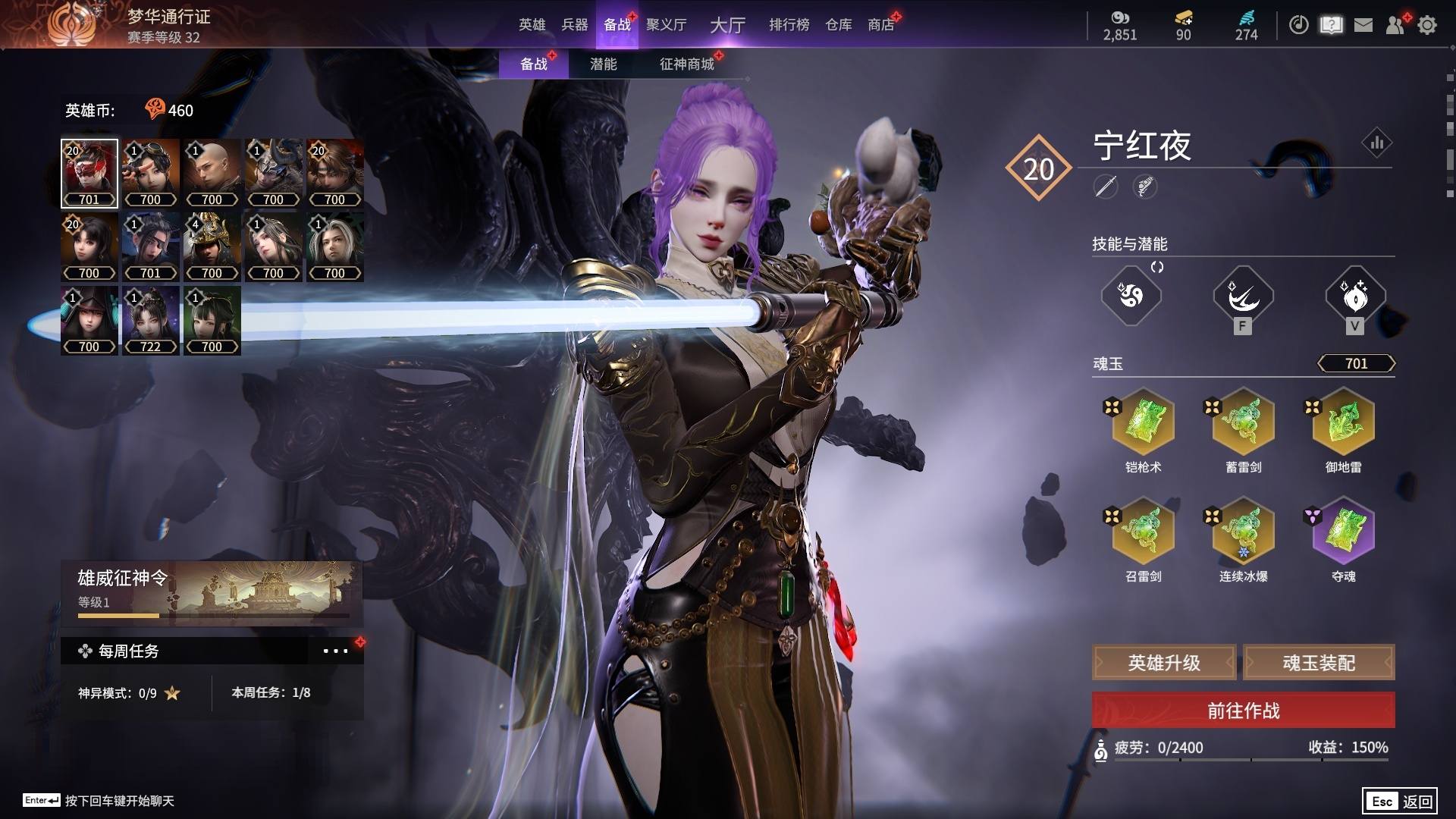Switch to the 潜能 sub-tab
This screenshot has width=1456, height=819.
point(603,64)
